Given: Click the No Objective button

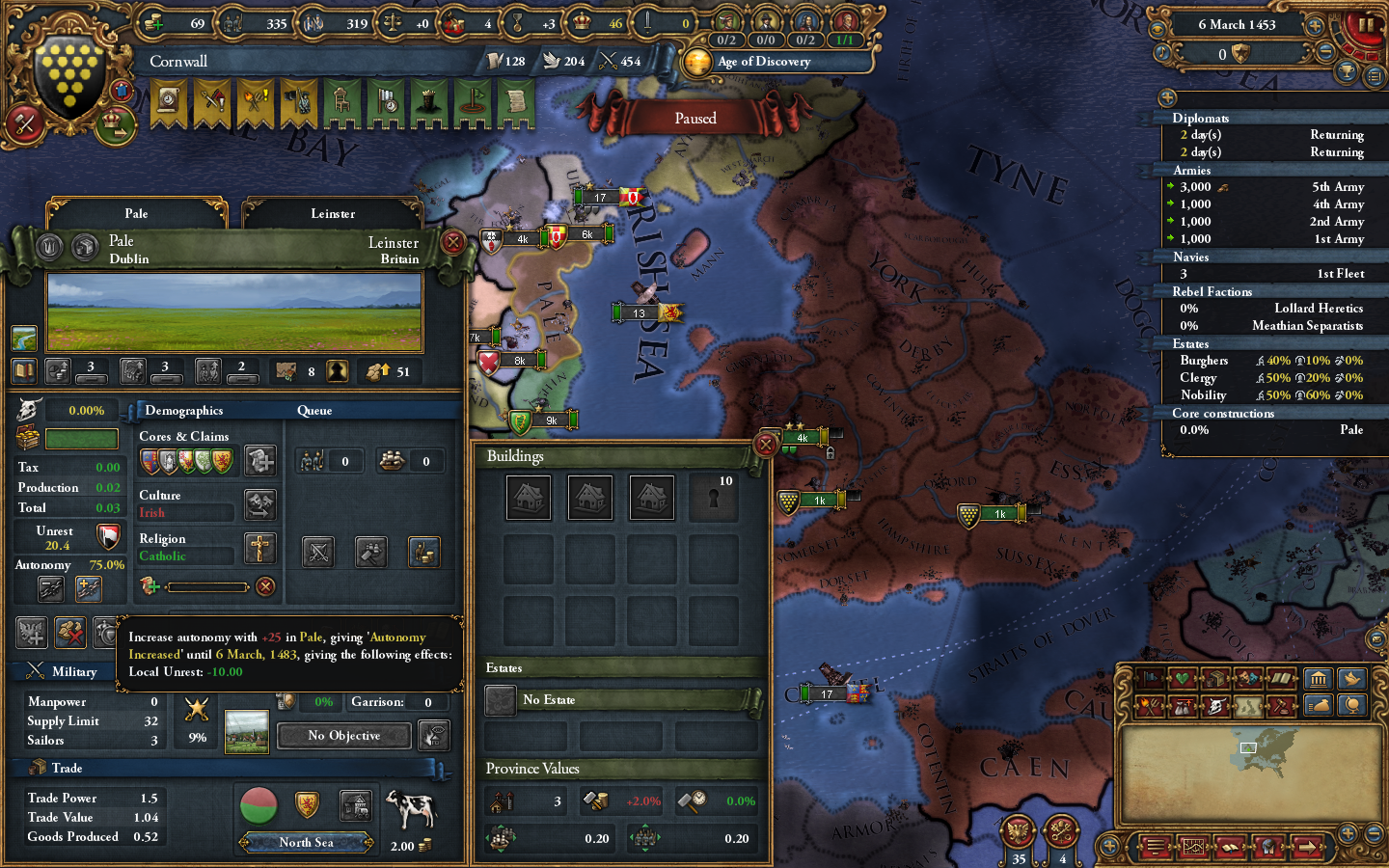Looking at the screenshot, I should (342, 735).
